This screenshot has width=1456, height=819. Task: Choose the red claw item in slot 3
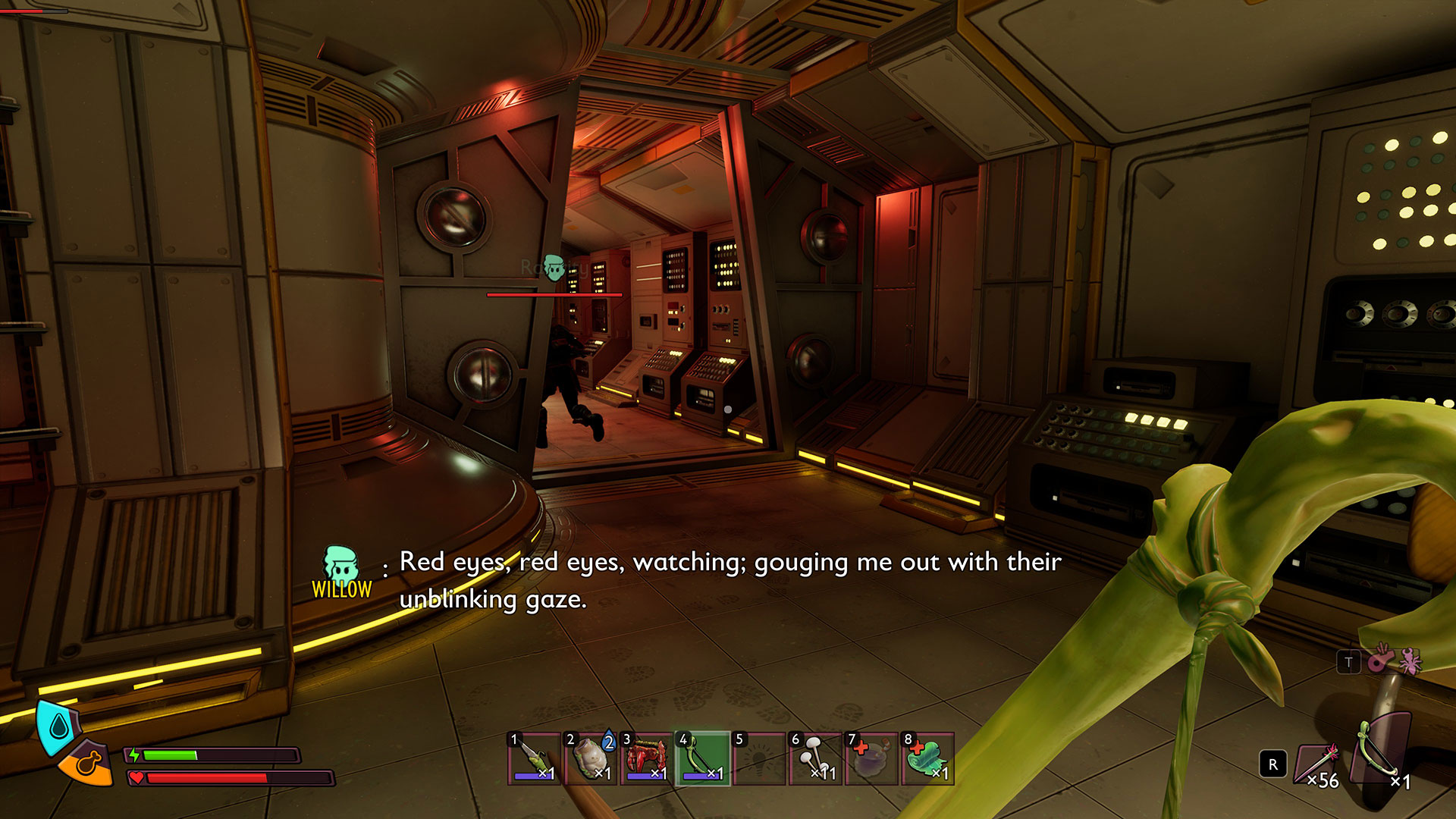tap(647, 758)
